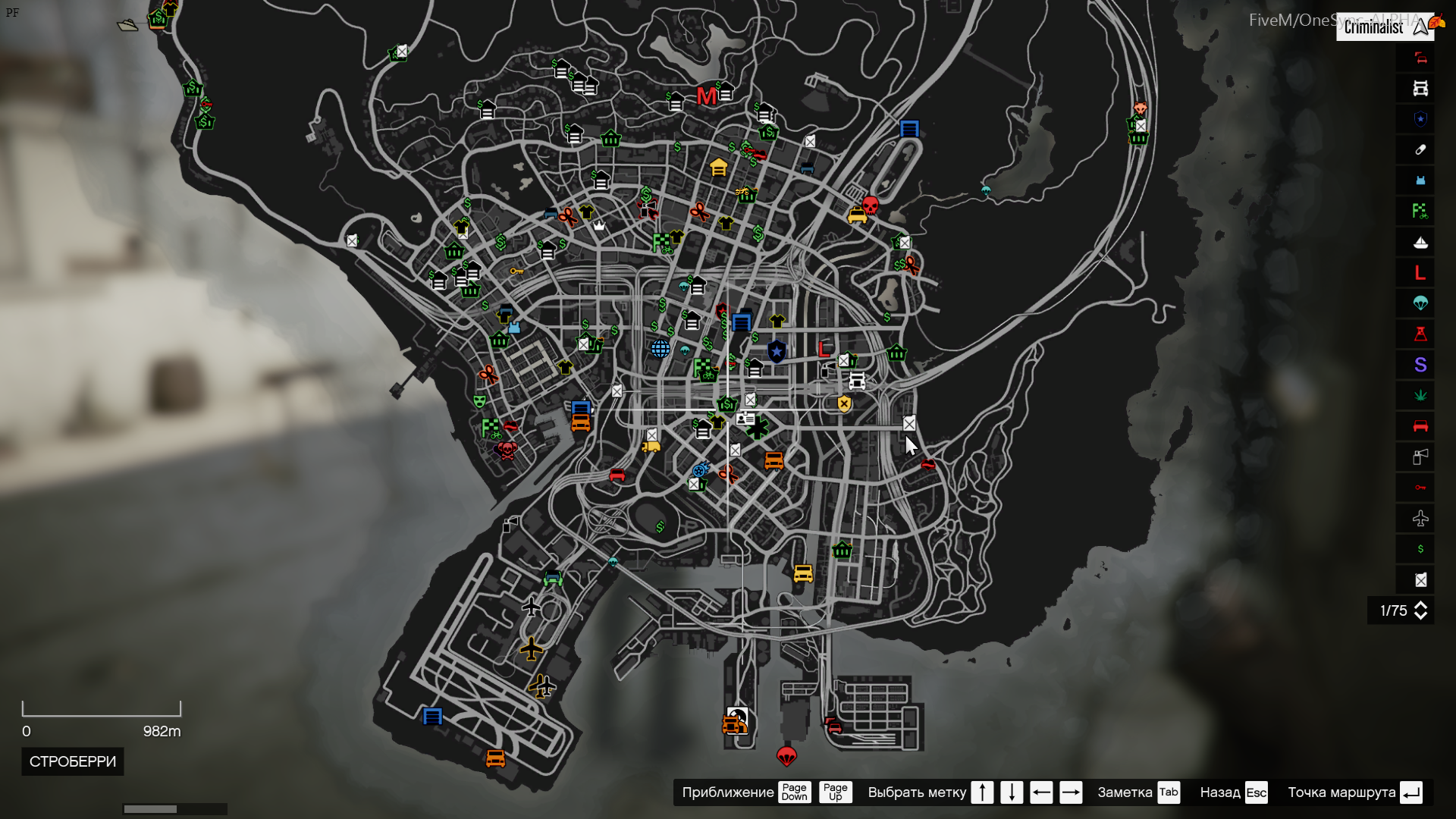Choose the purple letter S legend entry
1456x819 pixels.
[1420, 365]
